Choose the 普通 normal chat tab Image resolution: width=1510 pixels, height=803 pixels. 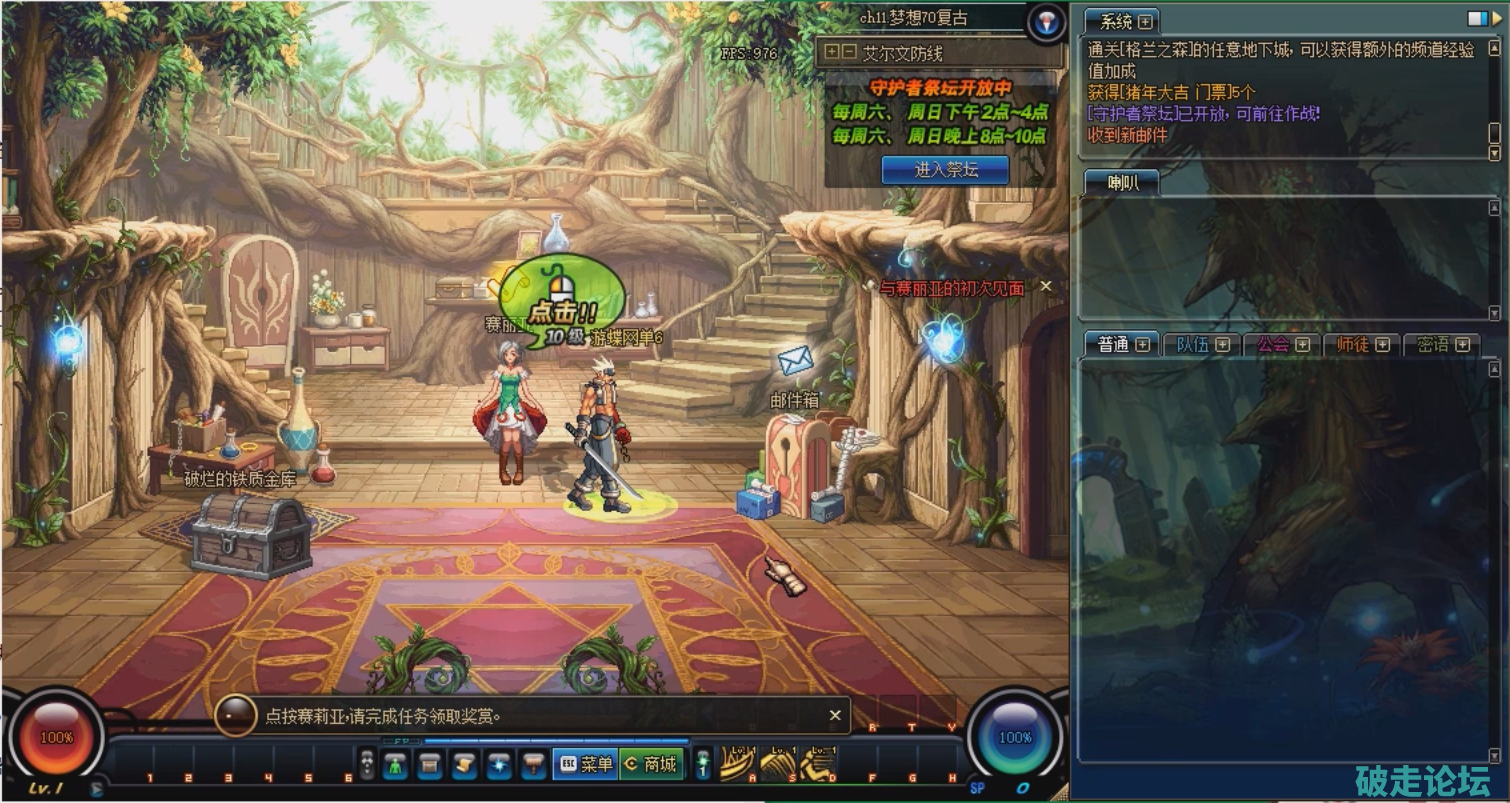(x=1122, y=344)
